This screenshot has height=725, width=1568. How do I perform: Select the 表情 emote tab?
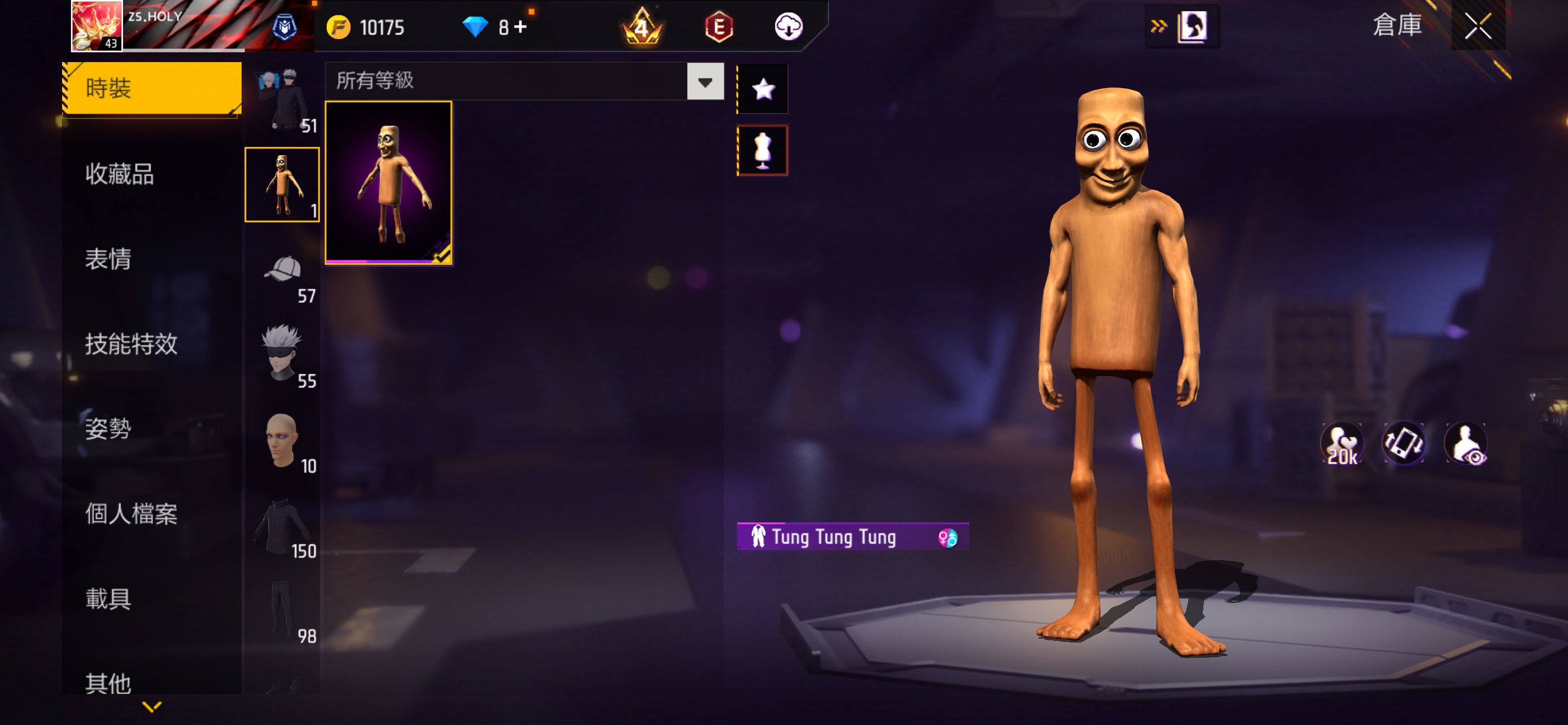(x=108, y=259)
